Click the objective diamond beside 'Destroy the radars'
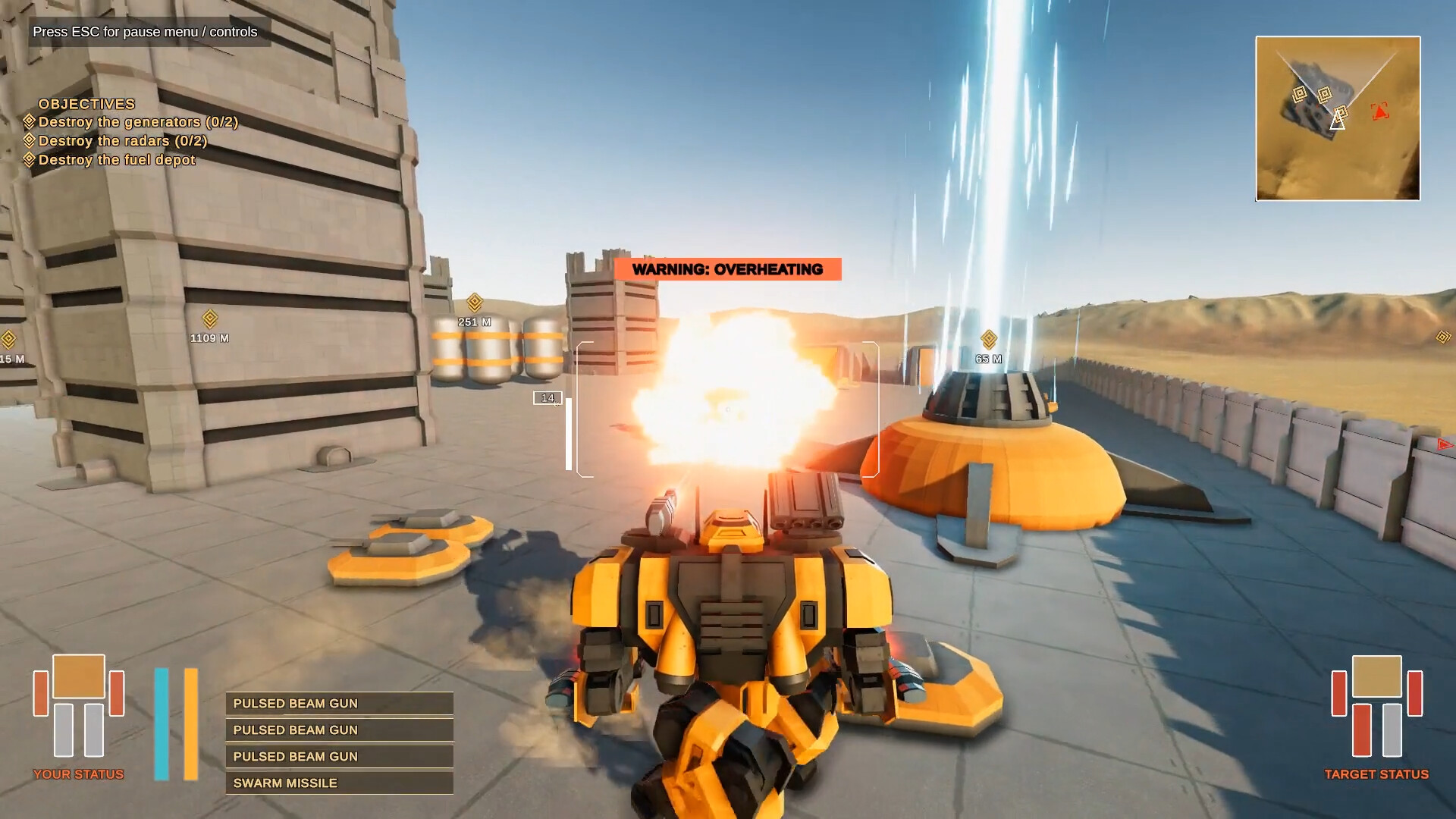This screenshot has height=819, width=1456. point(30,140)
